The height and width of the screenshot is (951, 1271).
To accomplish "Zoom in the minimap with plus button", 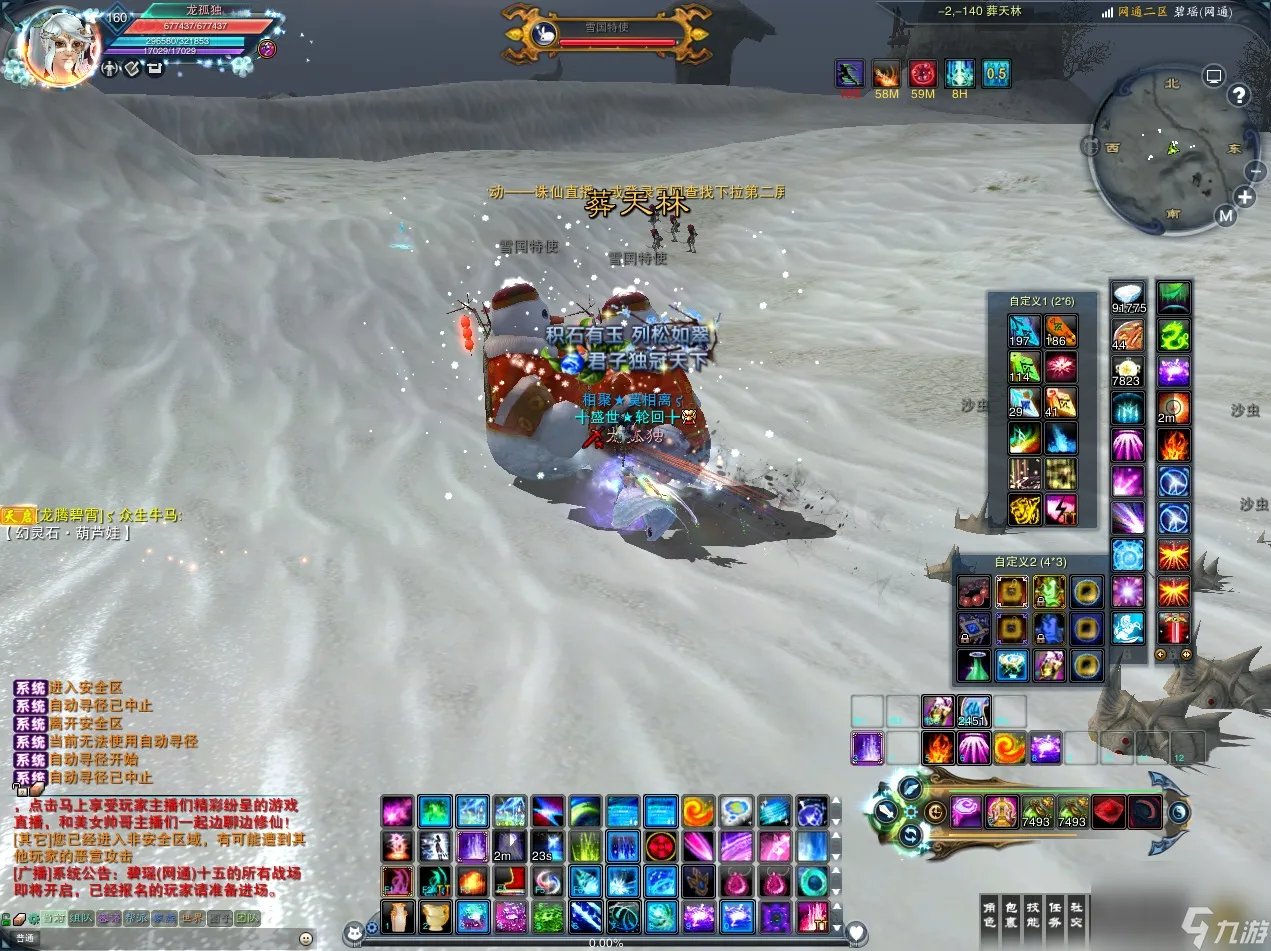I will click(x=1245, y=196).
